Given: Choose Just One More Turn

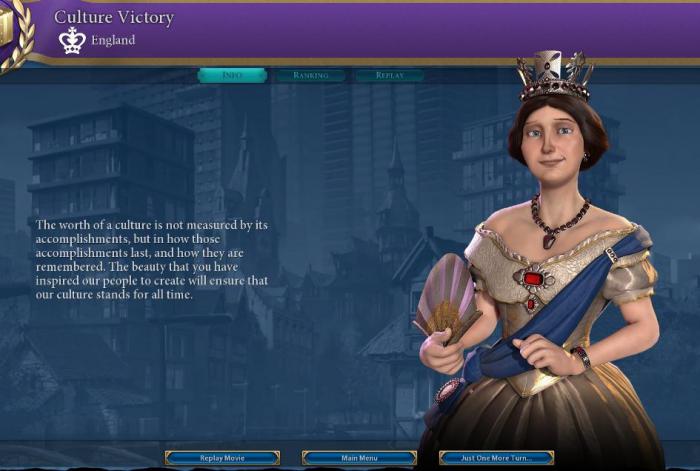Looking at the screenshot, I should coord(496,458).
